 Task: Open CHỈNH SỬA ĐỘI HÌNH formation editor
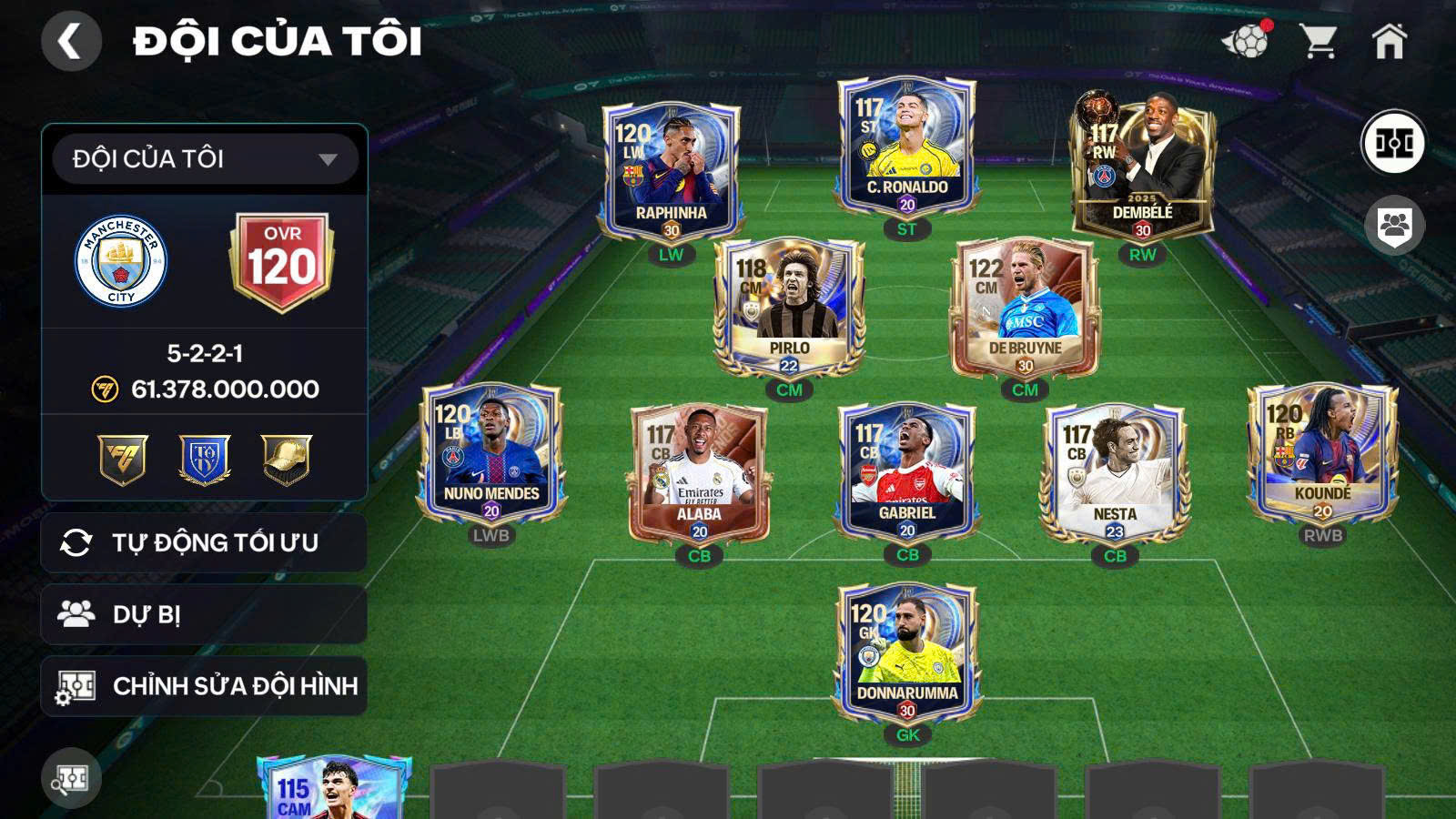click(x=202, y=688)
